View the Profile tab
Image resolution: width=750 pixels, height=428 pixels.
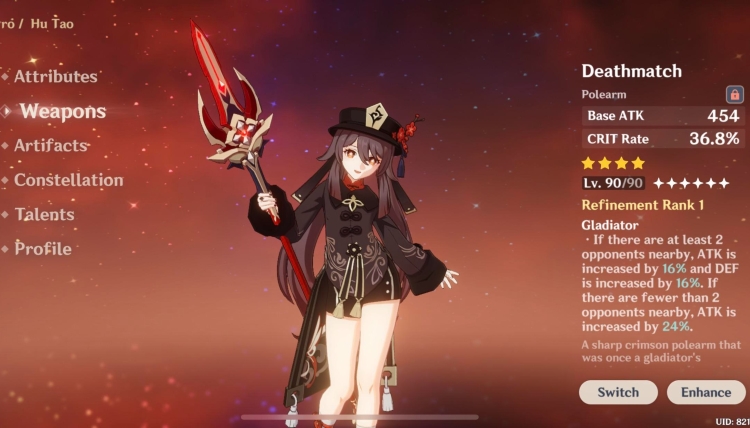click(43, 249)
